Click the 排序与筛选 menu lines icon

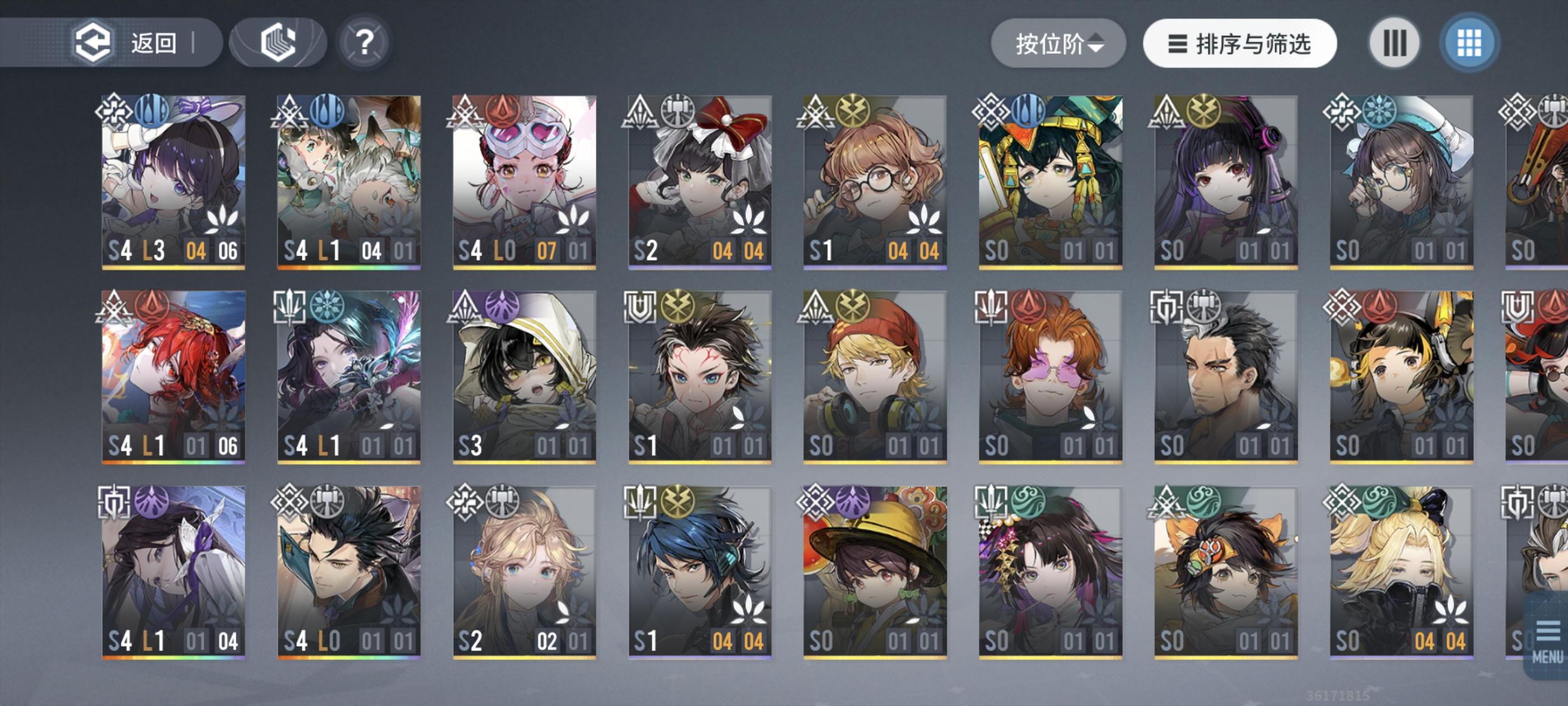pyautogui.click(x=1177, y=43)
